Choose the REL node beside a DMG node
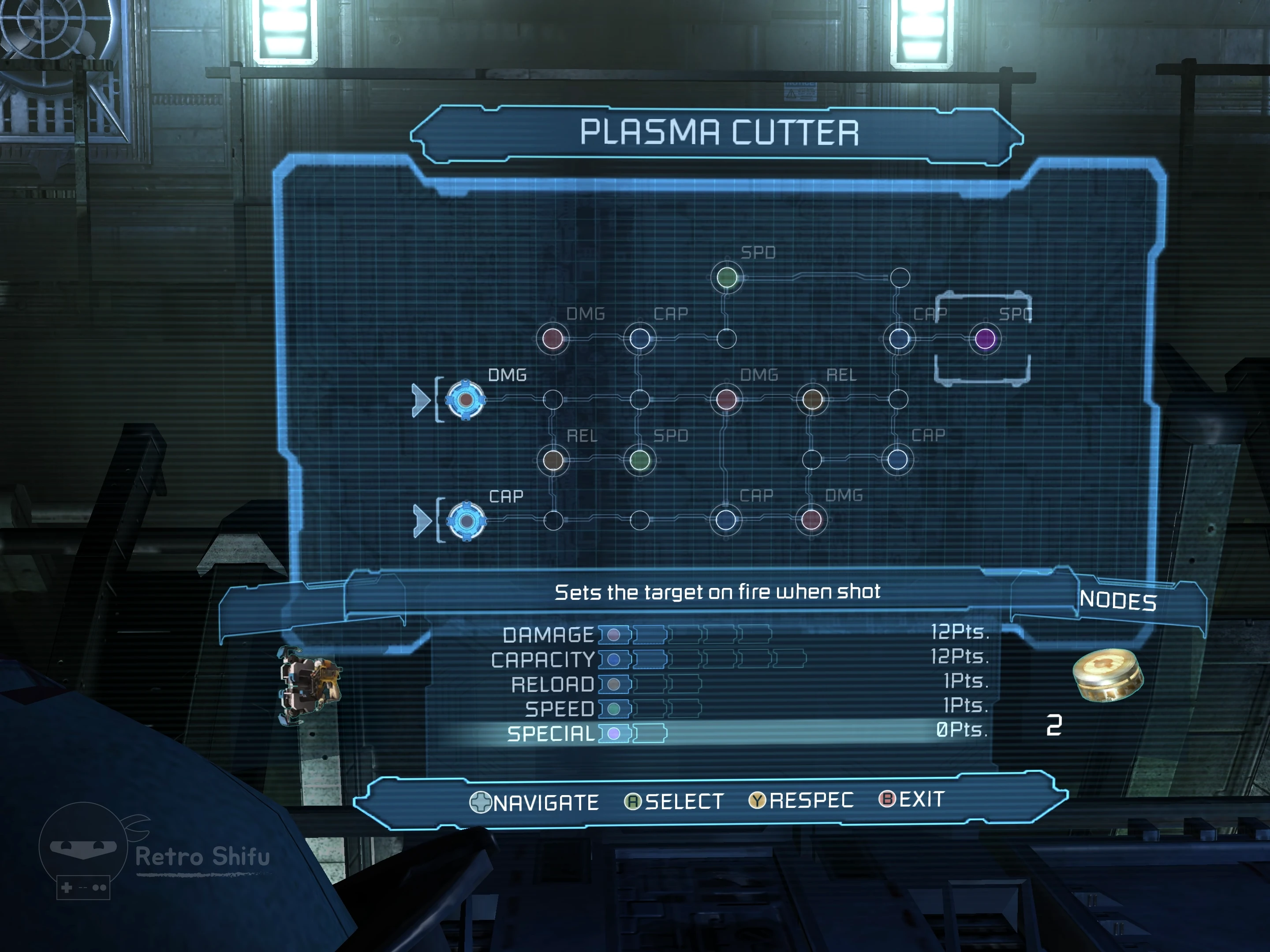 (x=812, y=399)
